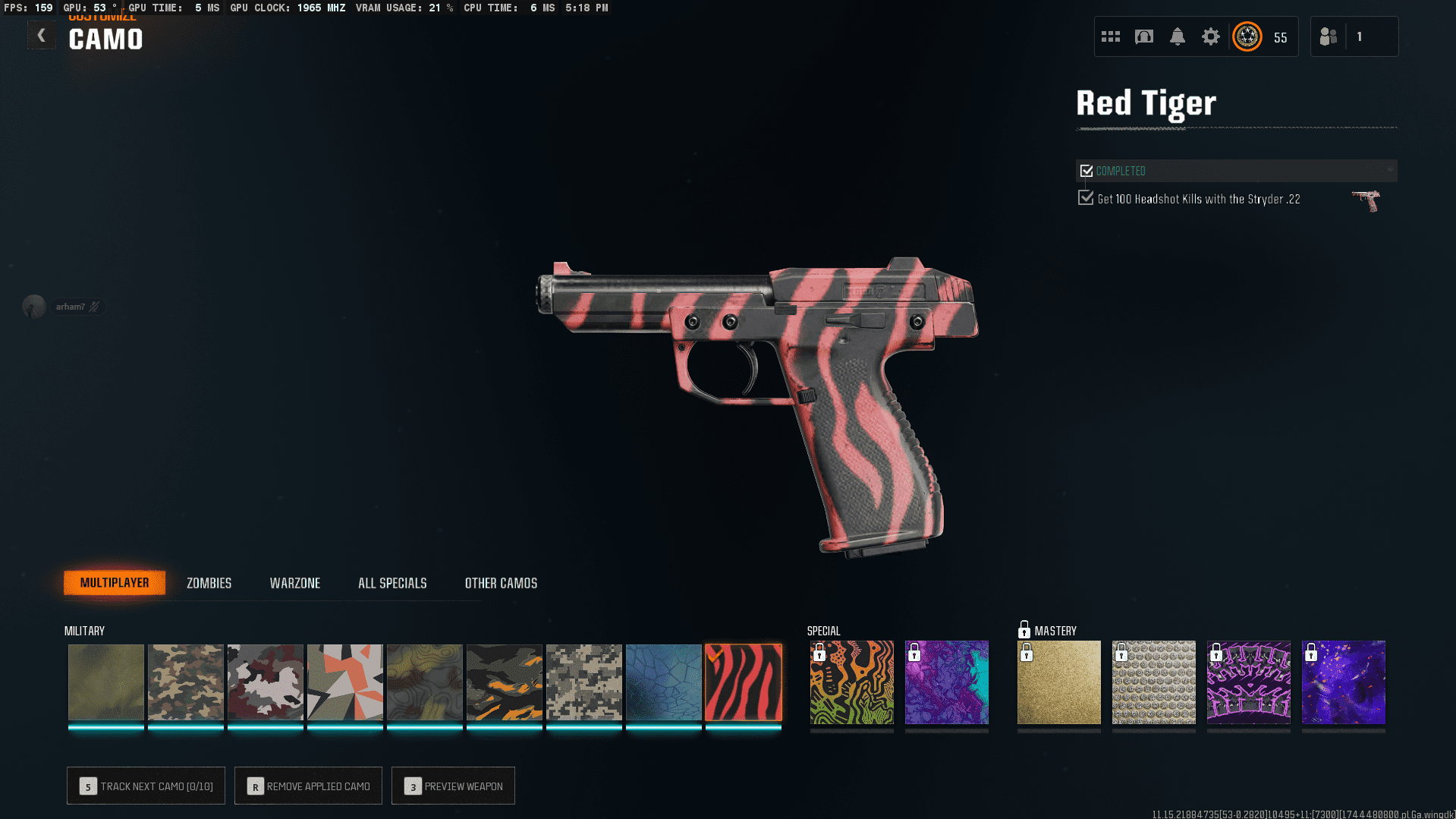The height and width of the screenshot is (819, 1456).
Task: Select the Other Camos tab
Action: coord(501,583)
